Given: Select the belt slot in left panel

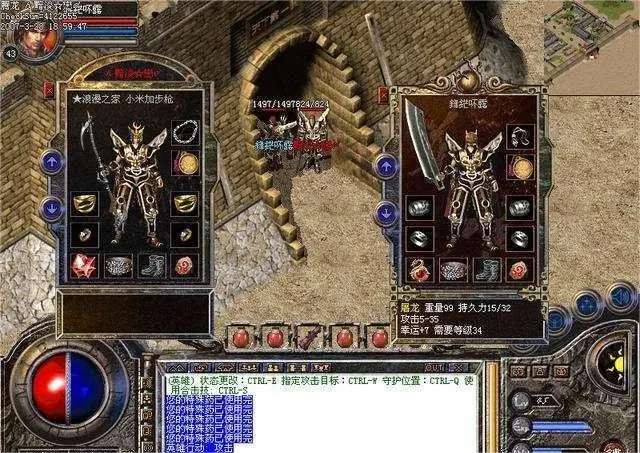Looking at the screenshot, I should (x=118, y=266).
